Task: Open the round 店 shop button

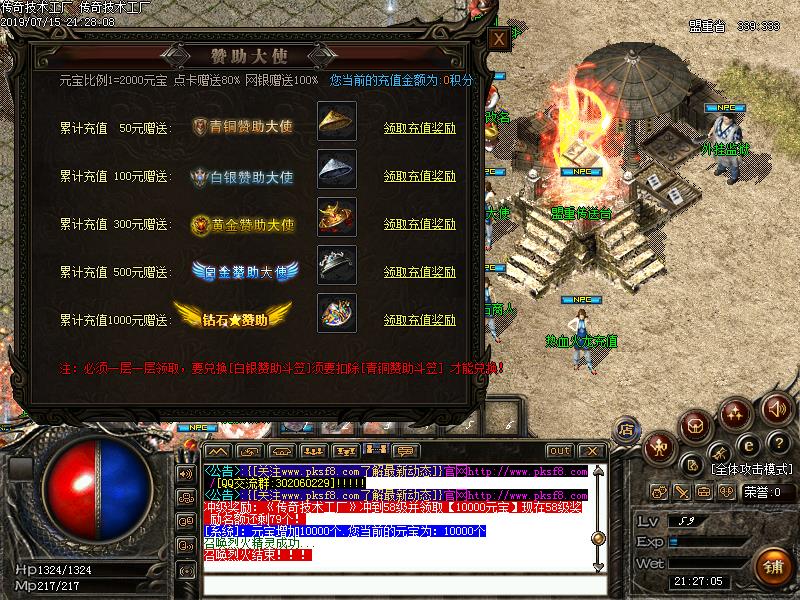Action: click(627, 428)
